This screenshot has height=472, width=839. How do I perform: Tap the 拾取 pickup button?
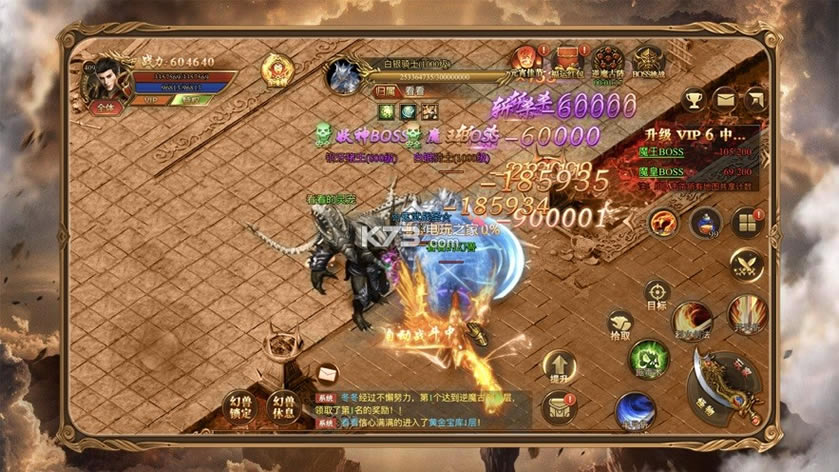point(620,325)
